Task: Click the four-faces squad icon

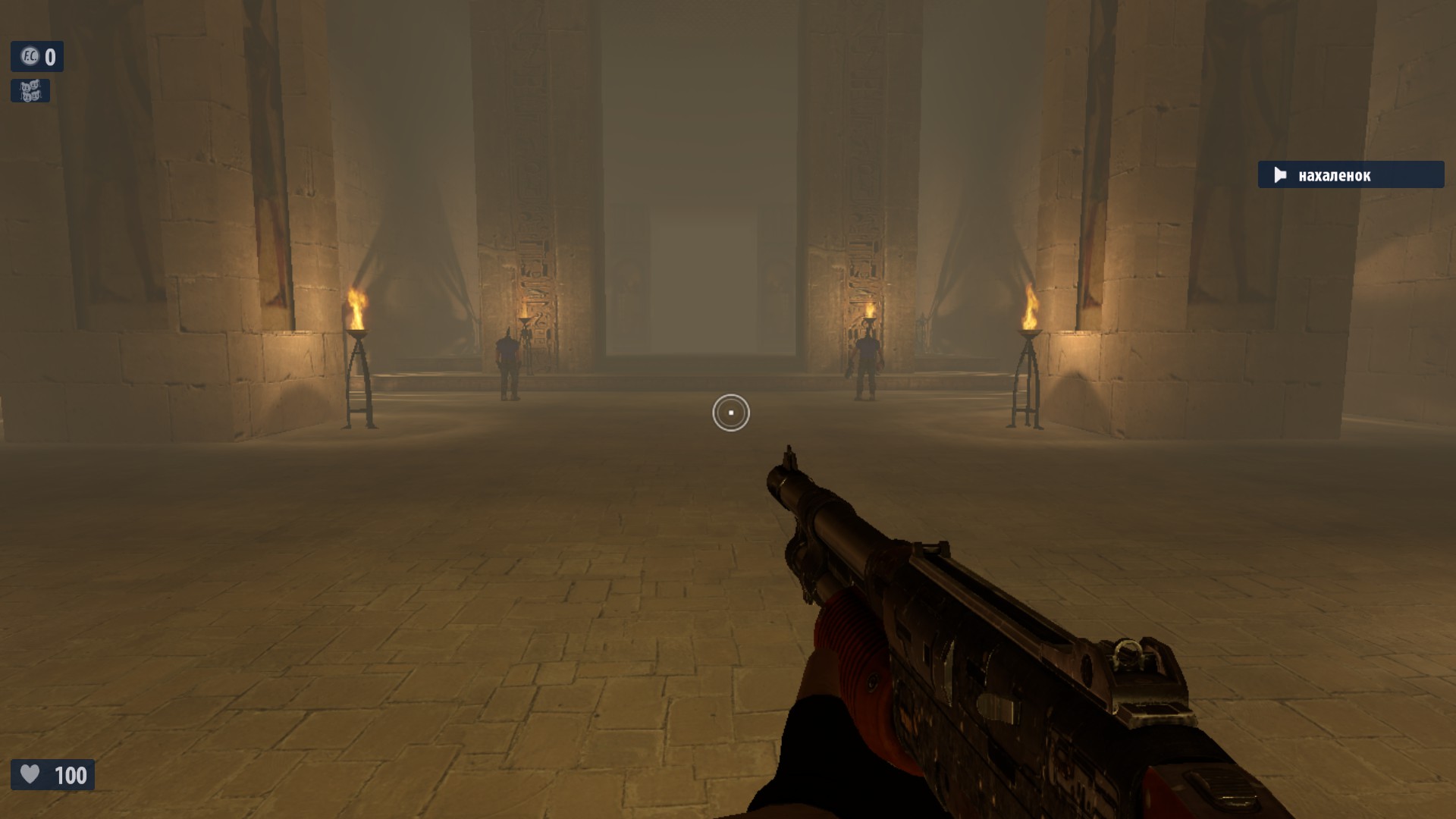Action: pyautogui.click(x=30, y=91)
